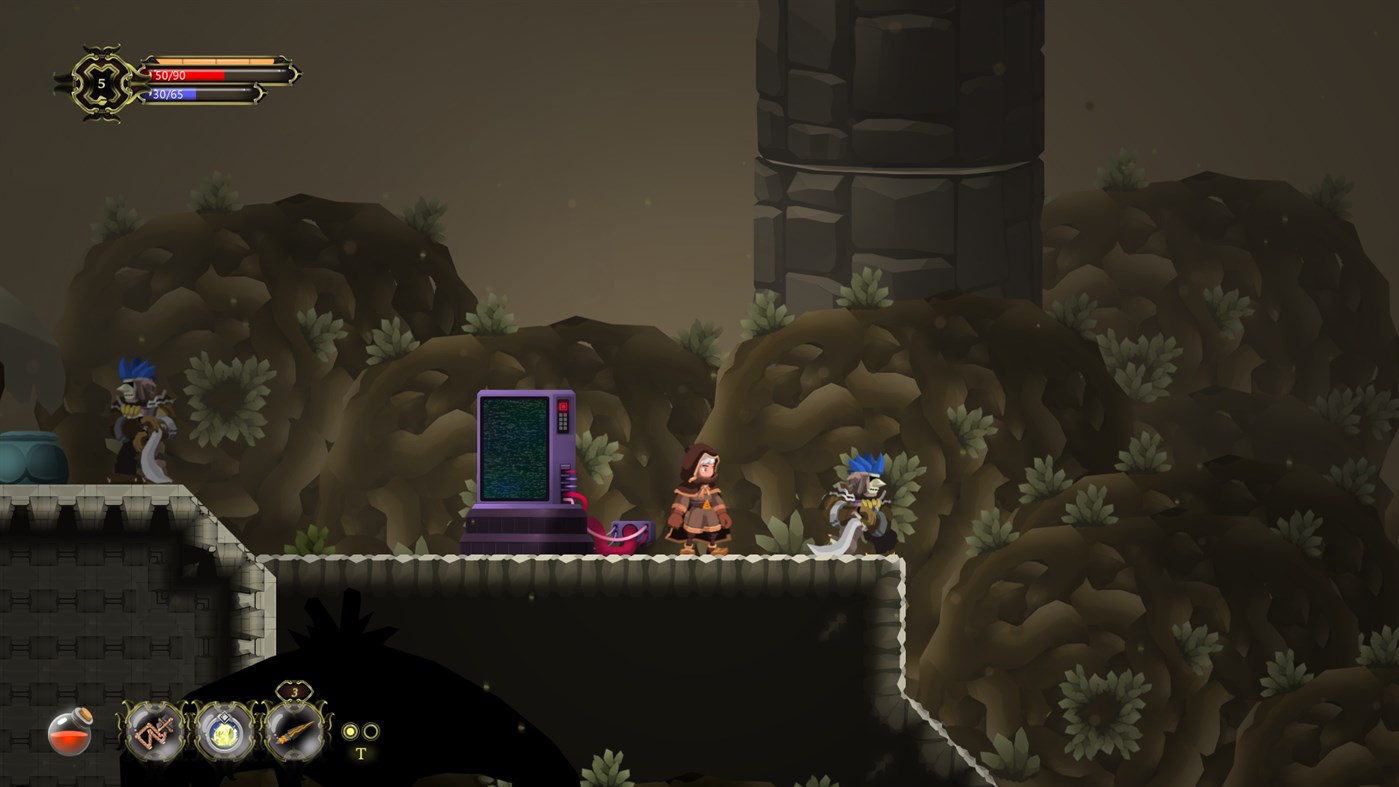Screen dimensions: 1399x787
Task: Click the level 5 character emblem
Action: (100, 82)
